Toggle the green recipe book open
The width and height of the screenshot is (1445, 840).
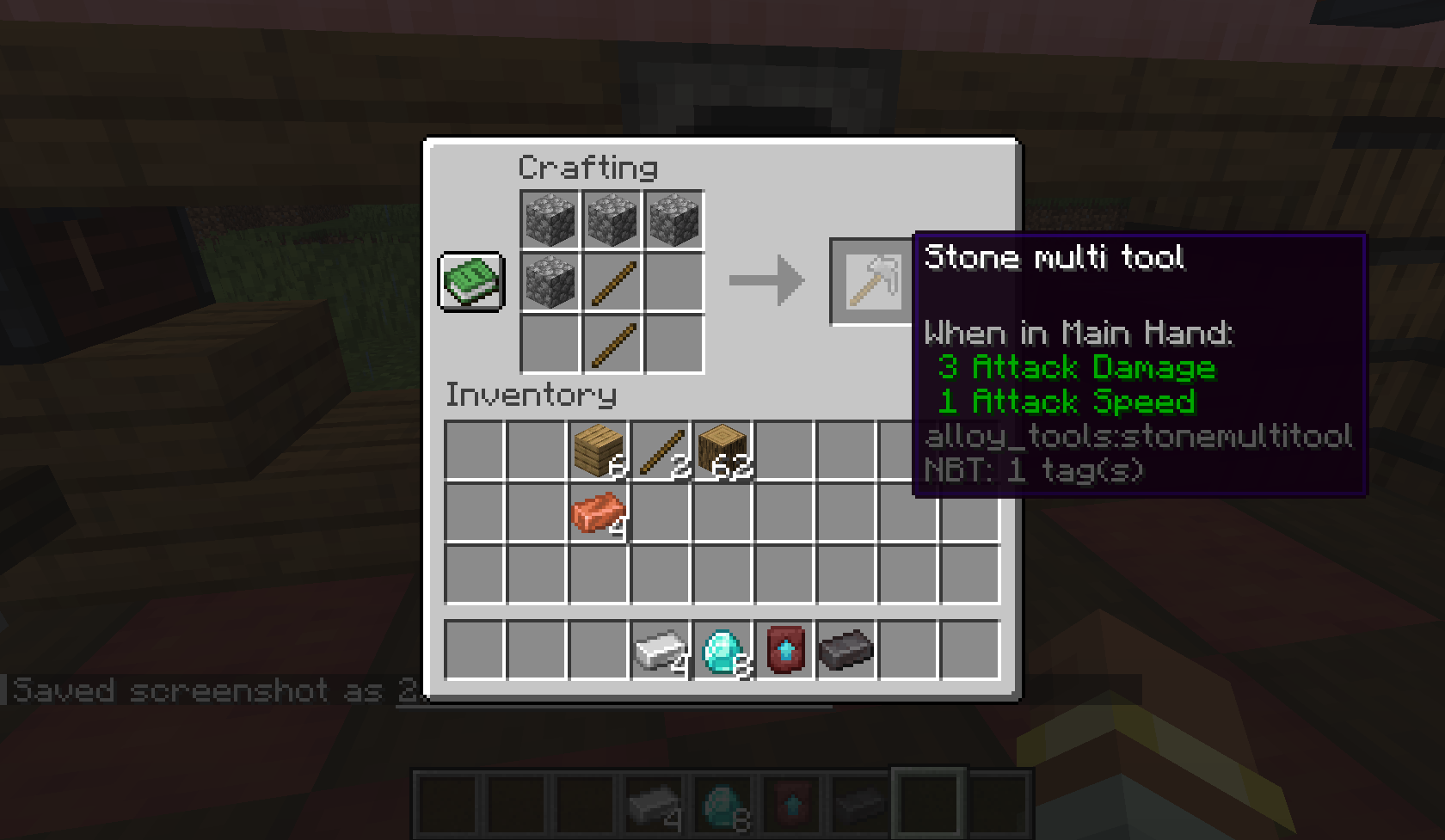pyautogui.click(x=471, y=279)
